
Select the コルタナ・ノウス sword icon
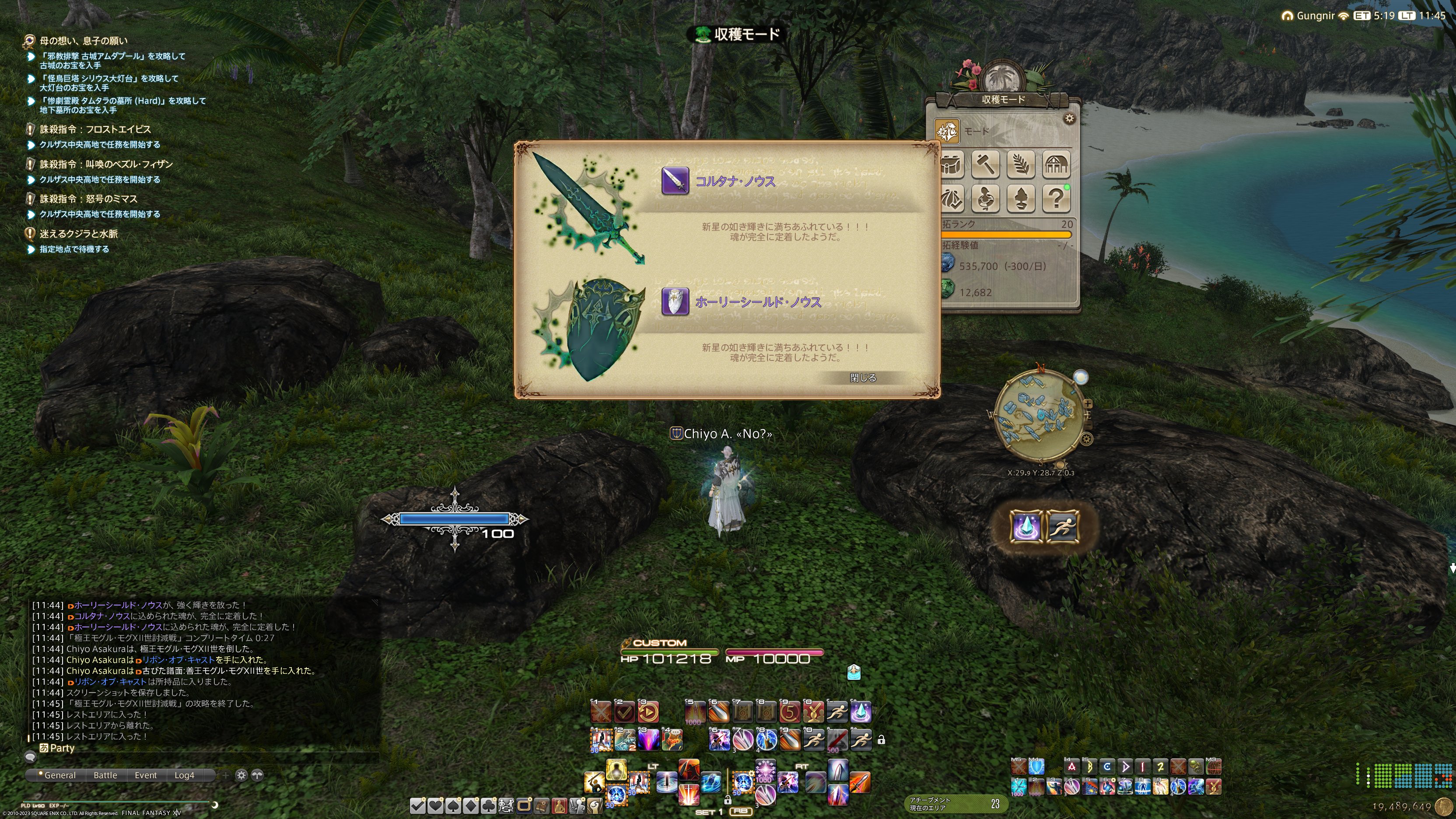(x=675, y=181)
